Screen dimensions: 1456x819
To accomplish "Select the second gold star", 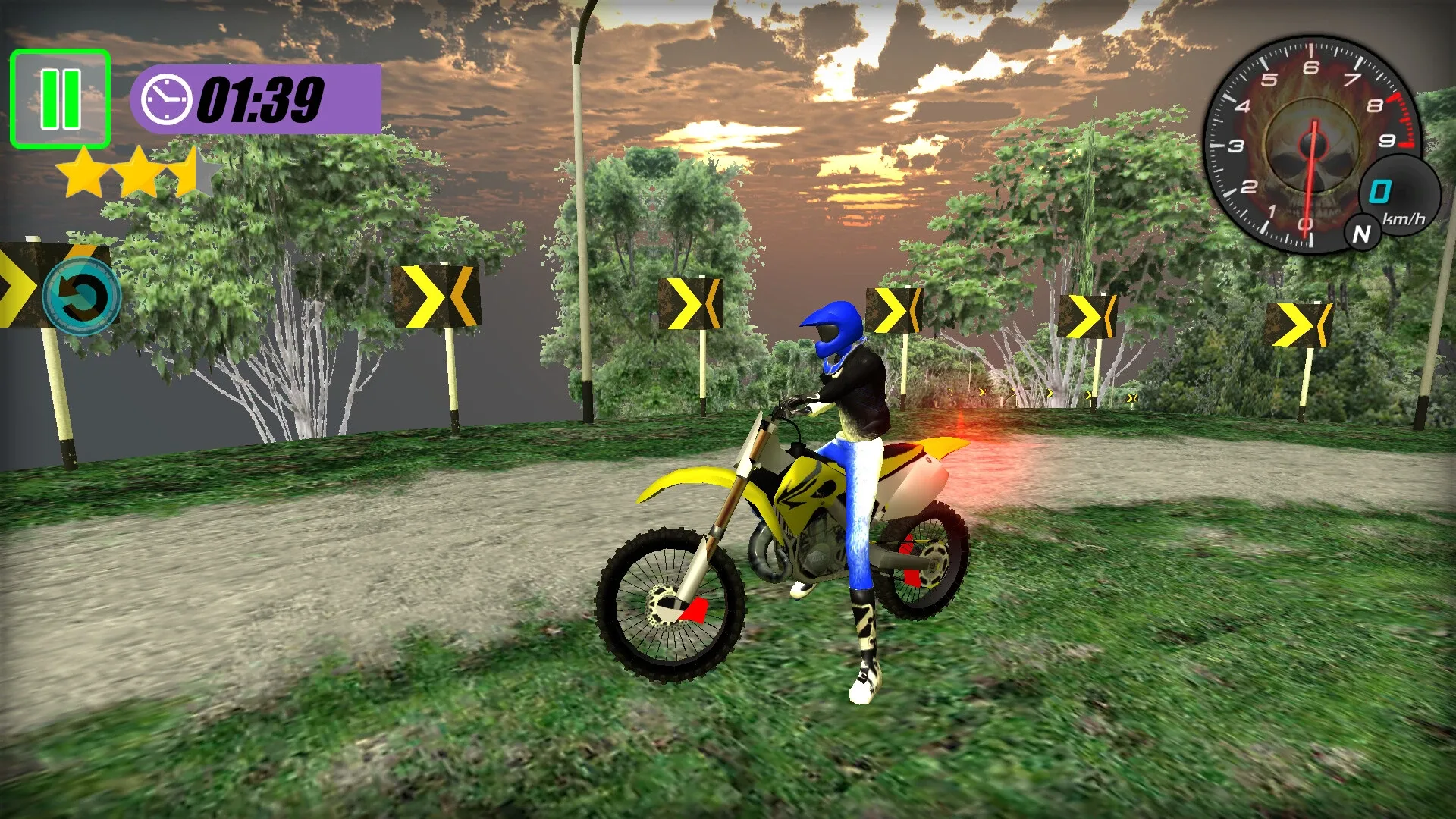I will pyautogui.click(x=139, y=171).
